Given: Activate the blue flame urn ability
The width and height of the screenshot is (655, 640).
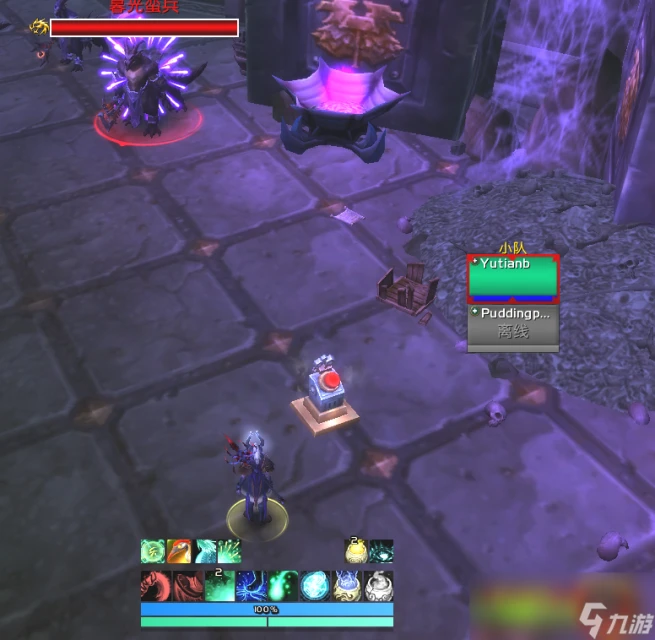Looking at the screenshot, I should coord(346,585).
